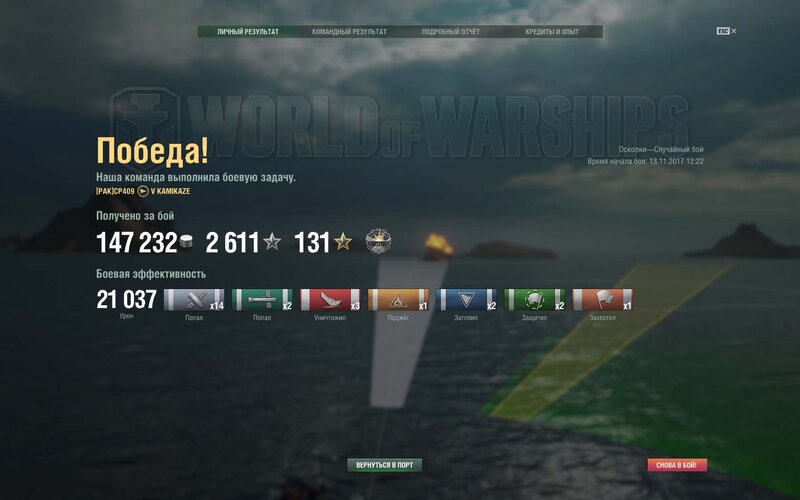The height and width of the screenshot is (500, 800).
Task: Switch to the Личный результат tab
Action: [x=248, y=32]
